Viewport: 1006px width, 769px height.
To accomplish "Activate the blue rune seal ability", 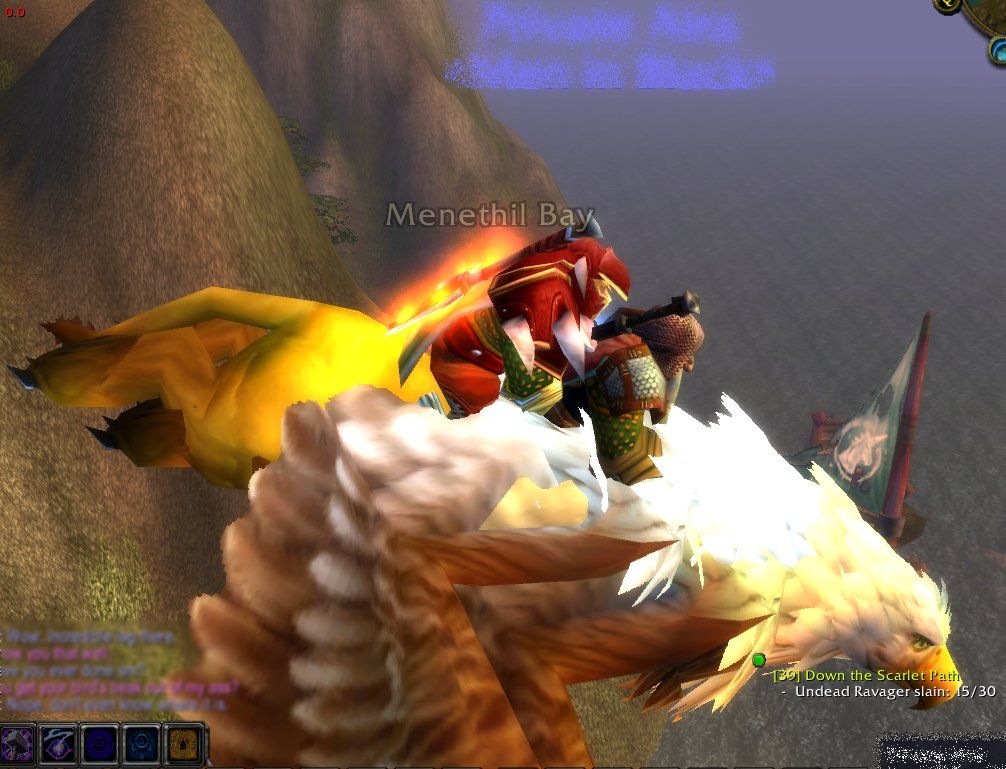I will coord(141,745).
